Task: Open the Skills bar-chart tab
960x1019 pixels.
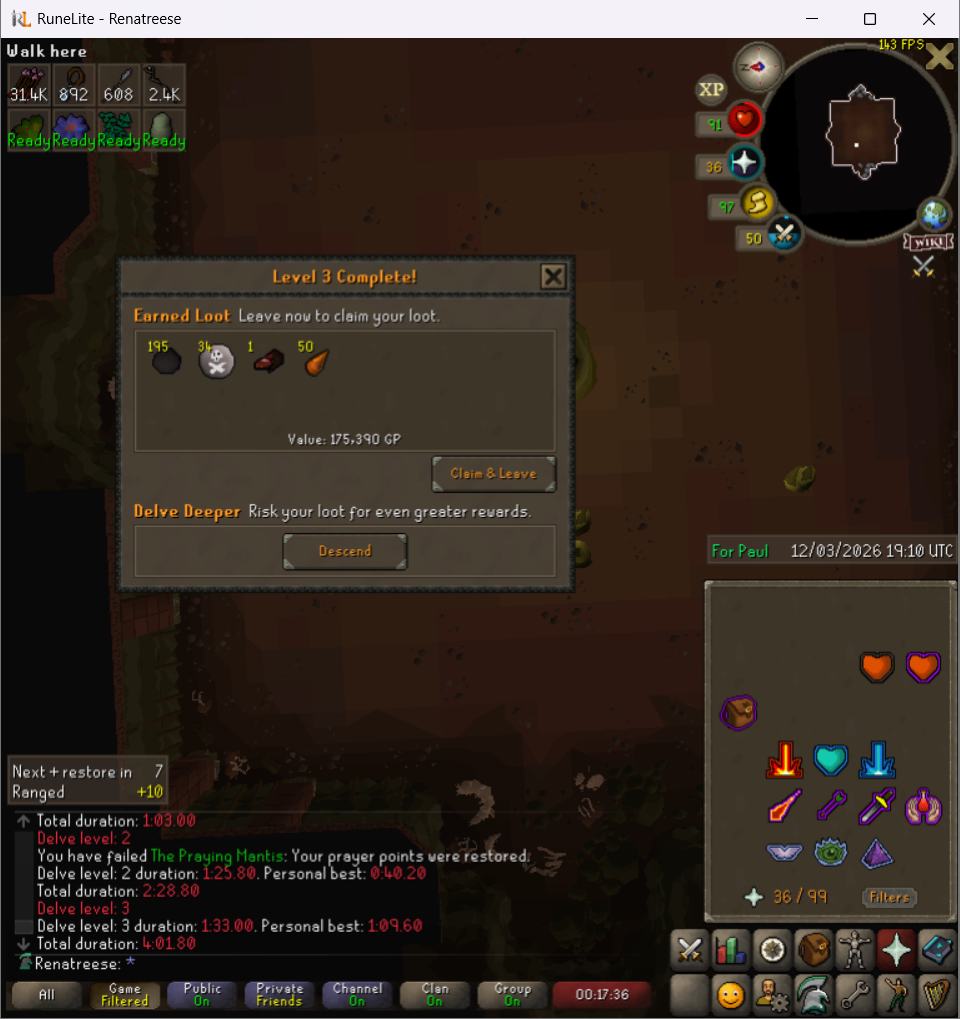Action: [x=731, y=949]
